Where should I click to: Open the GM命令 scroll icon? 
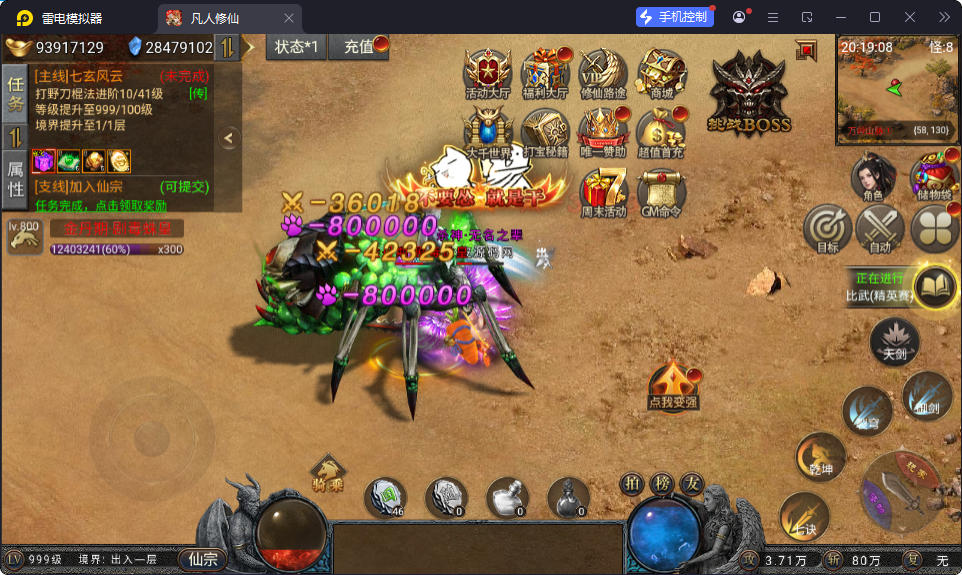661,190
